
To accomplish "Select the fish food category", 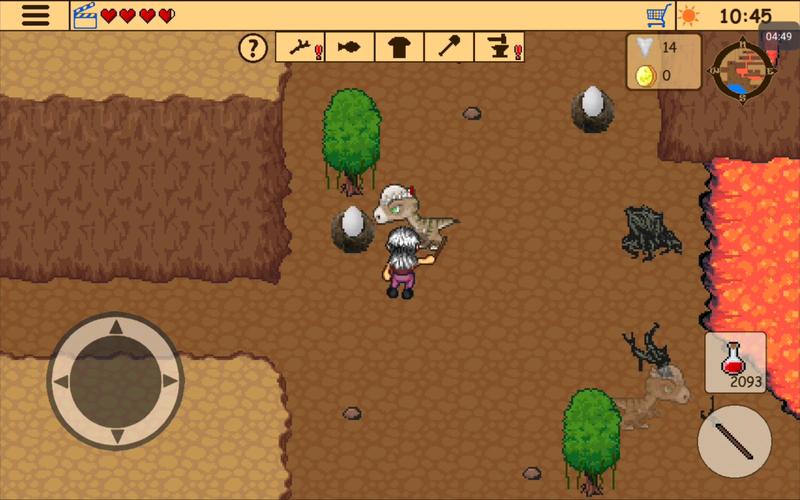I will [350, 47].
